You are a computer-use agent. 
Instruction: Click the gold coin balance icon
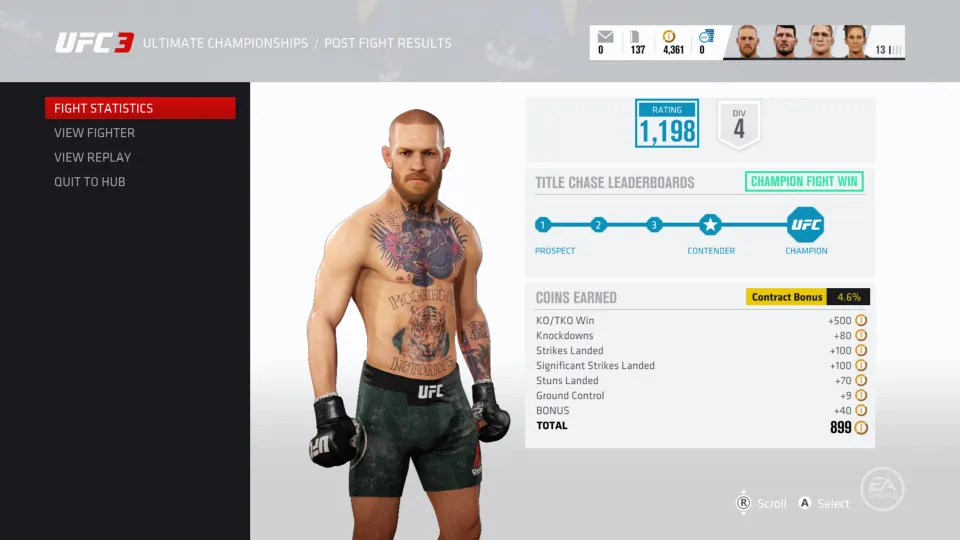[x=670, y=37]
